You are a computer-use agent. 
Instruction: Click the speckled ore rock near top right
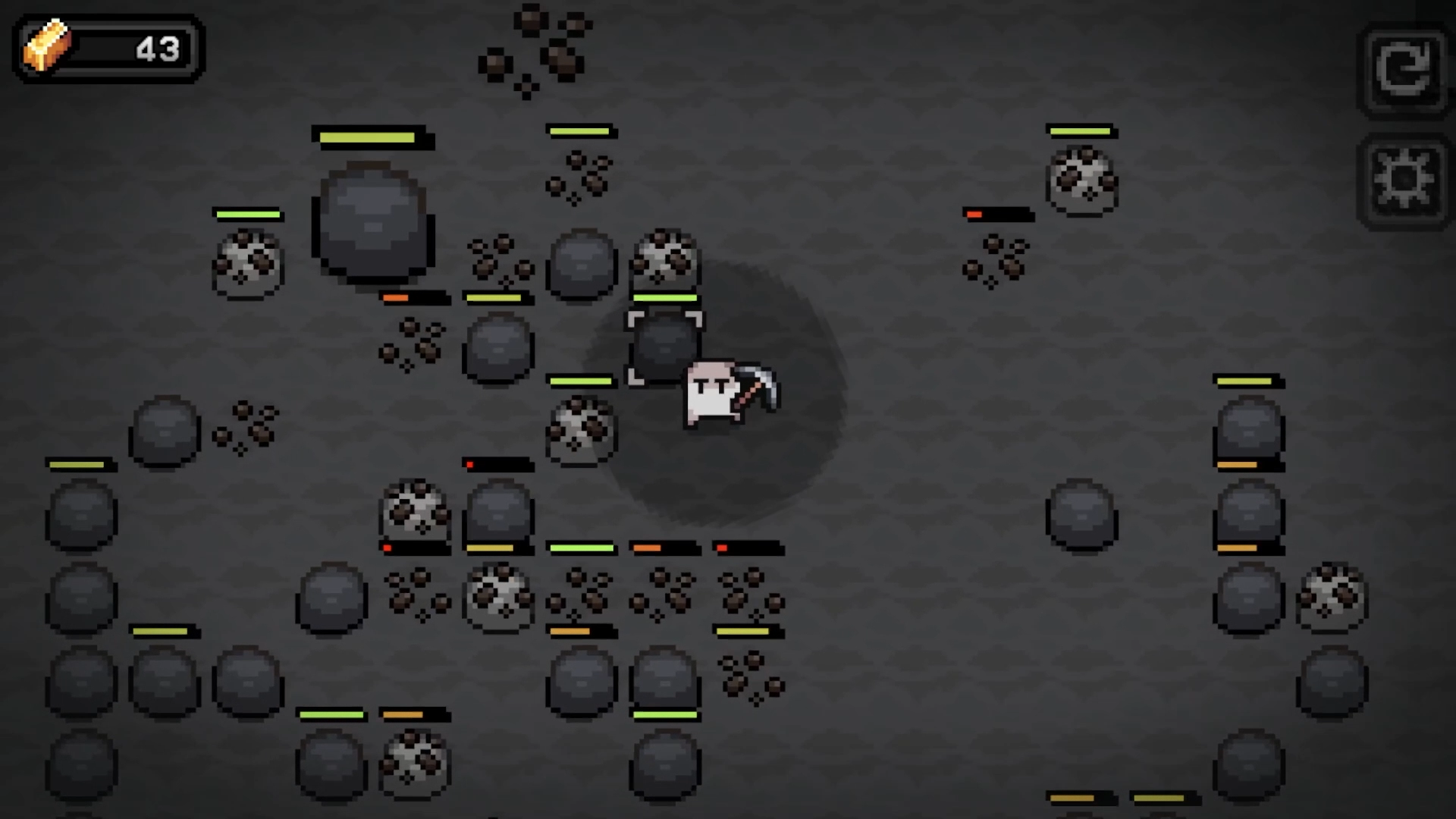click(1081, 180)
